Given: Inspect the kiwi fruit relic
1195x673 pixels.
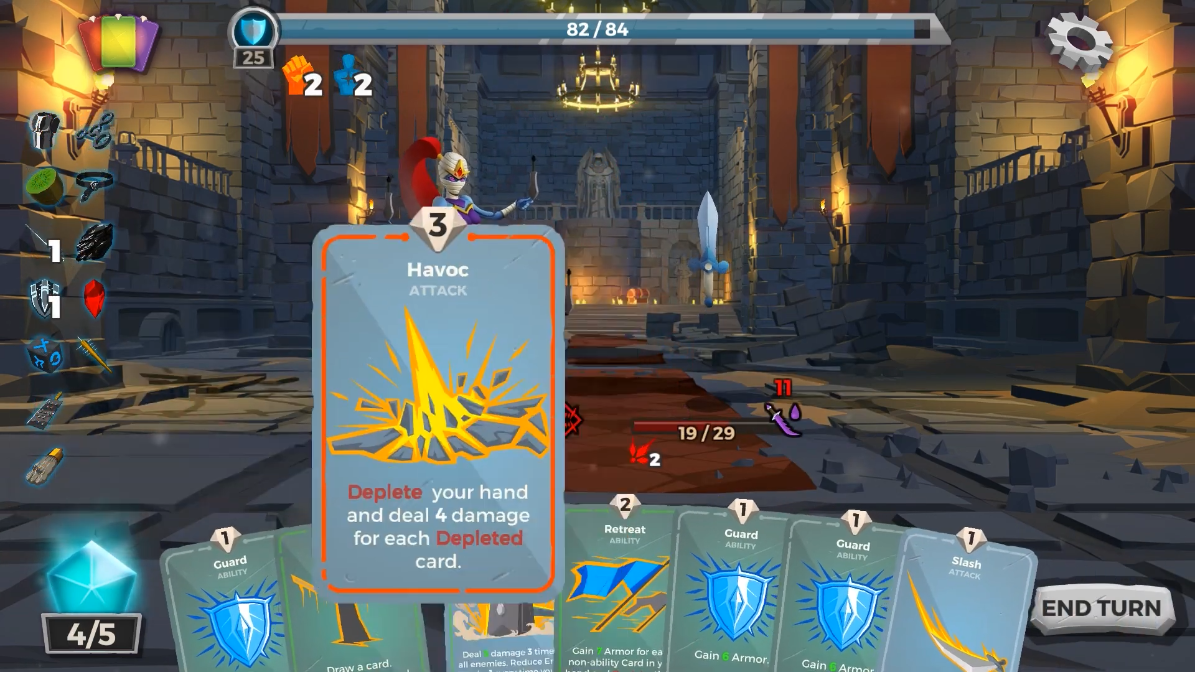Looking at the screenshot, I should 44,186.
